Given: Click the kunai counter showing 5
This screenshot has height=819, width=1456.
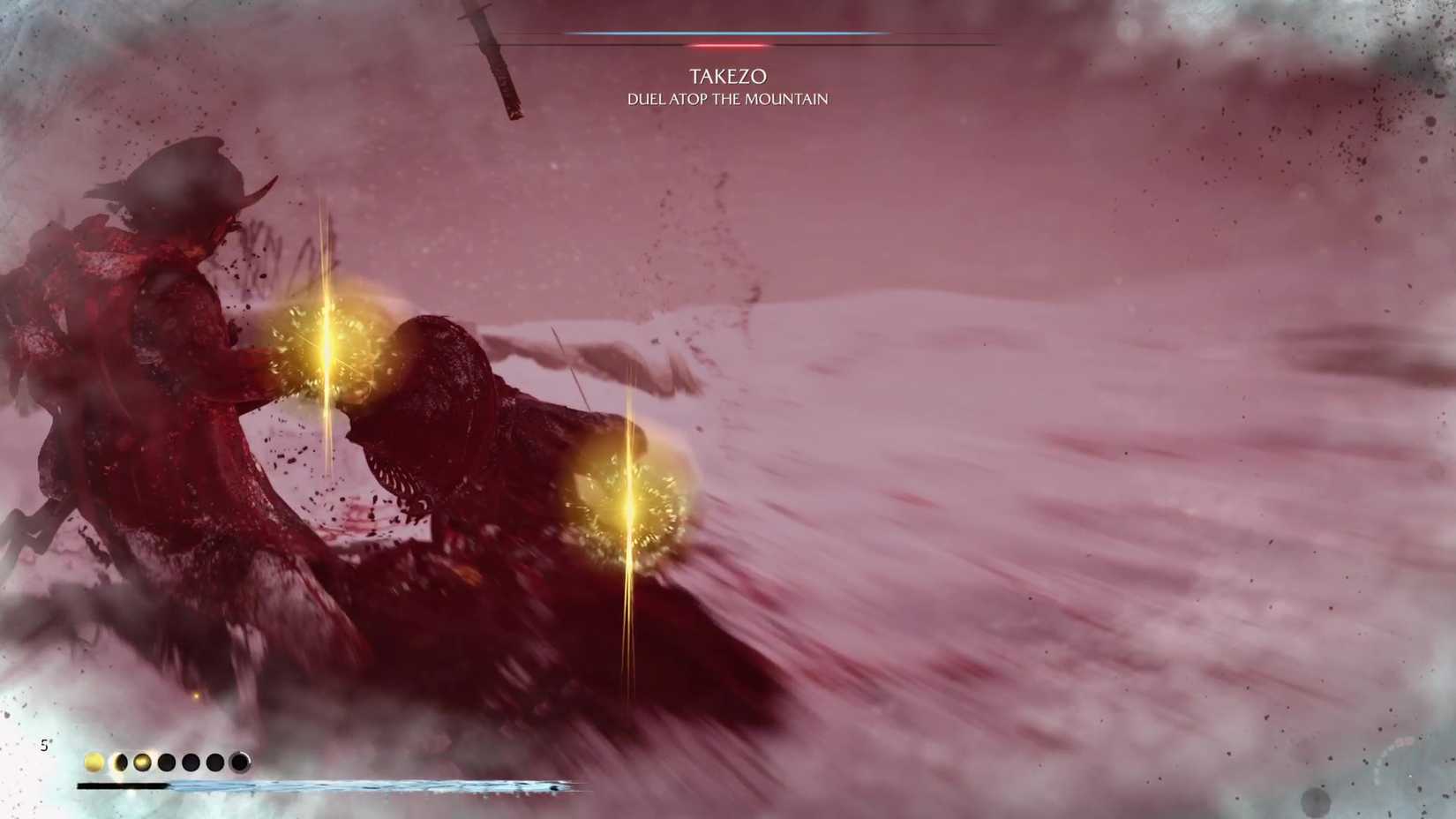Looking at the screenshot, I should 46,746.
